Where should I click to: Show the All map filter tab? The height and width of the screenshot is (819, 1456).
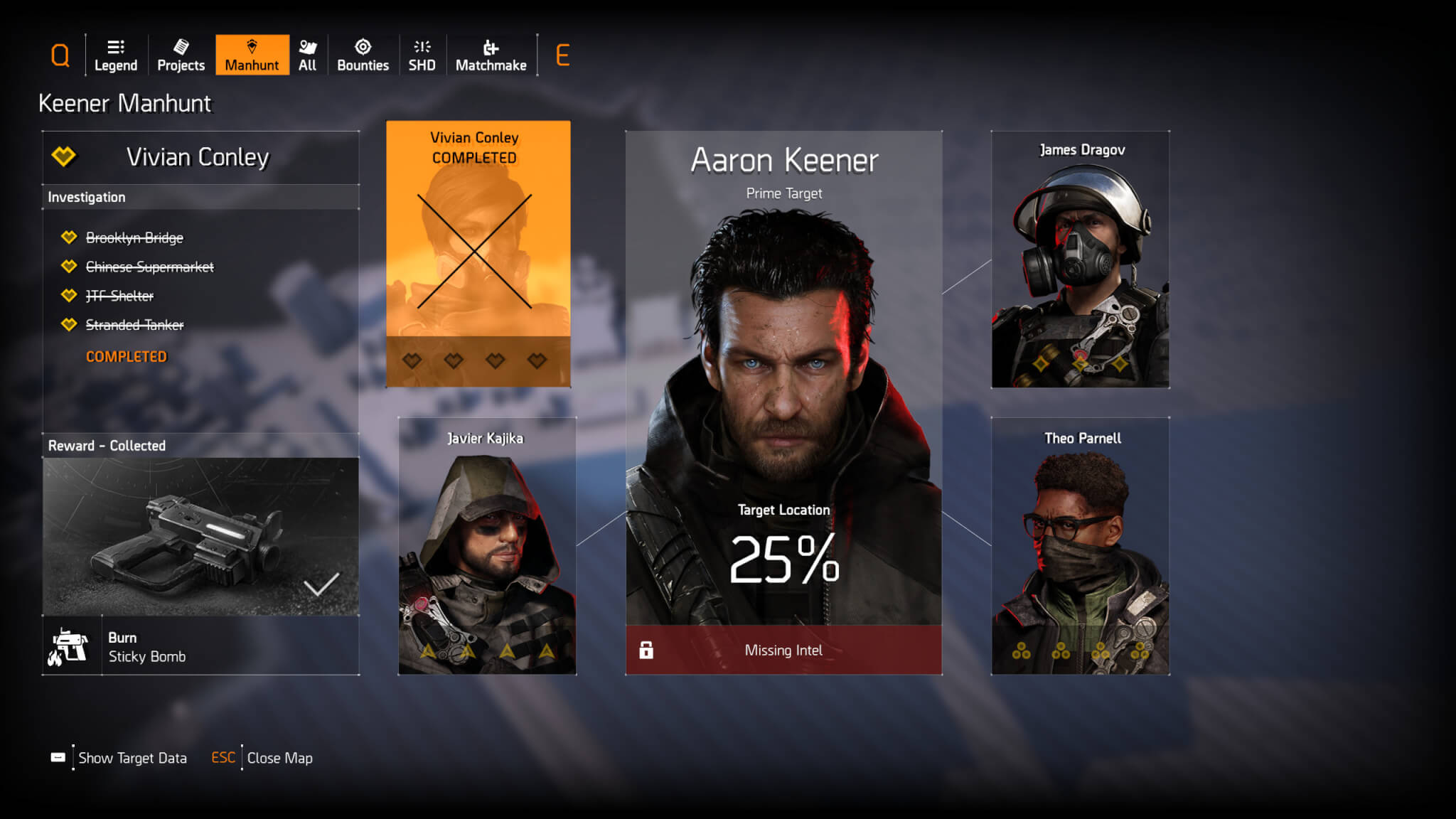tap(307, 55)
